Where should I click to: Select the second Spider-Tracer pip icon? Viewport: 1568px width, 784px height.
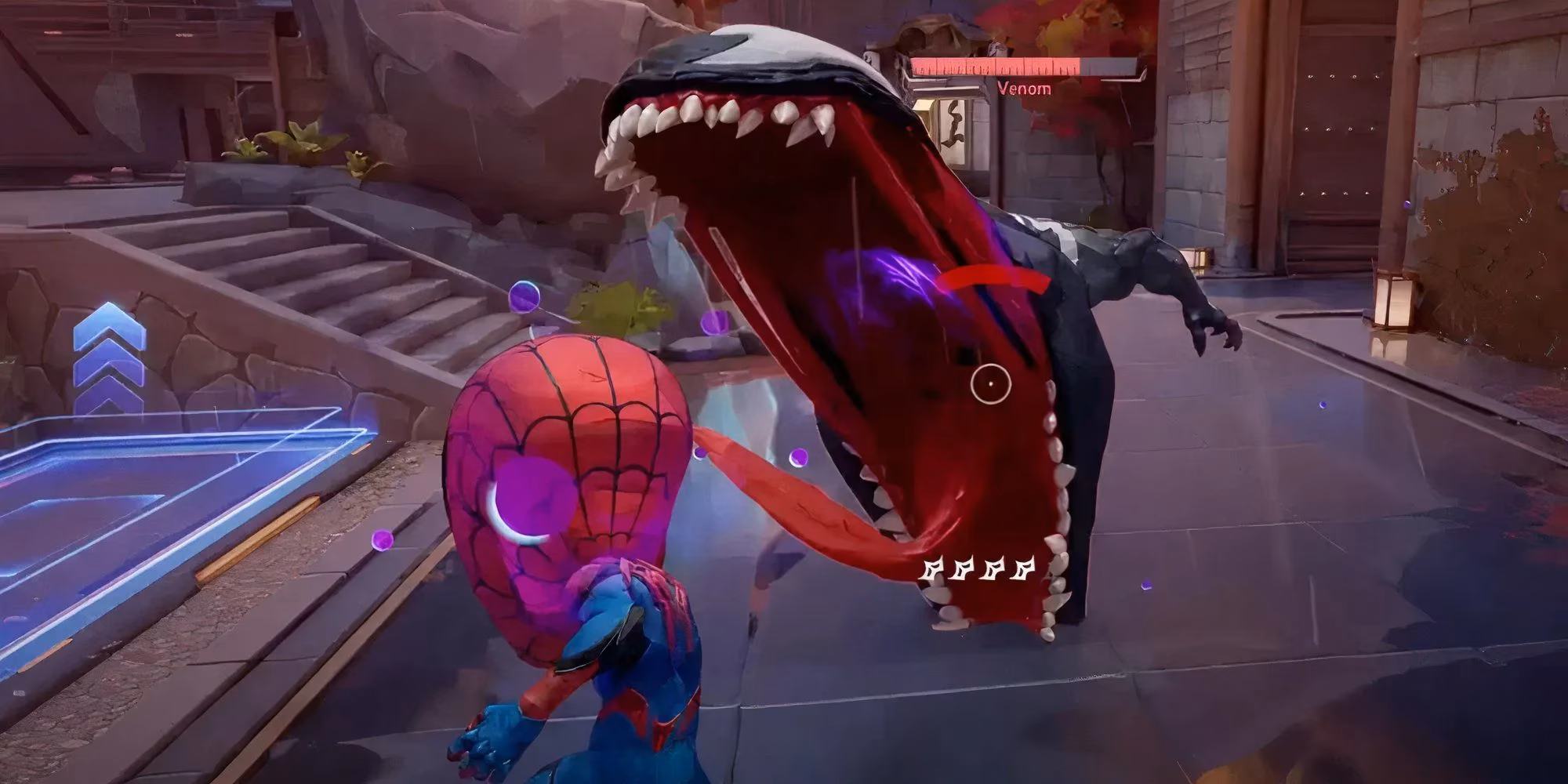coord(960,567)
